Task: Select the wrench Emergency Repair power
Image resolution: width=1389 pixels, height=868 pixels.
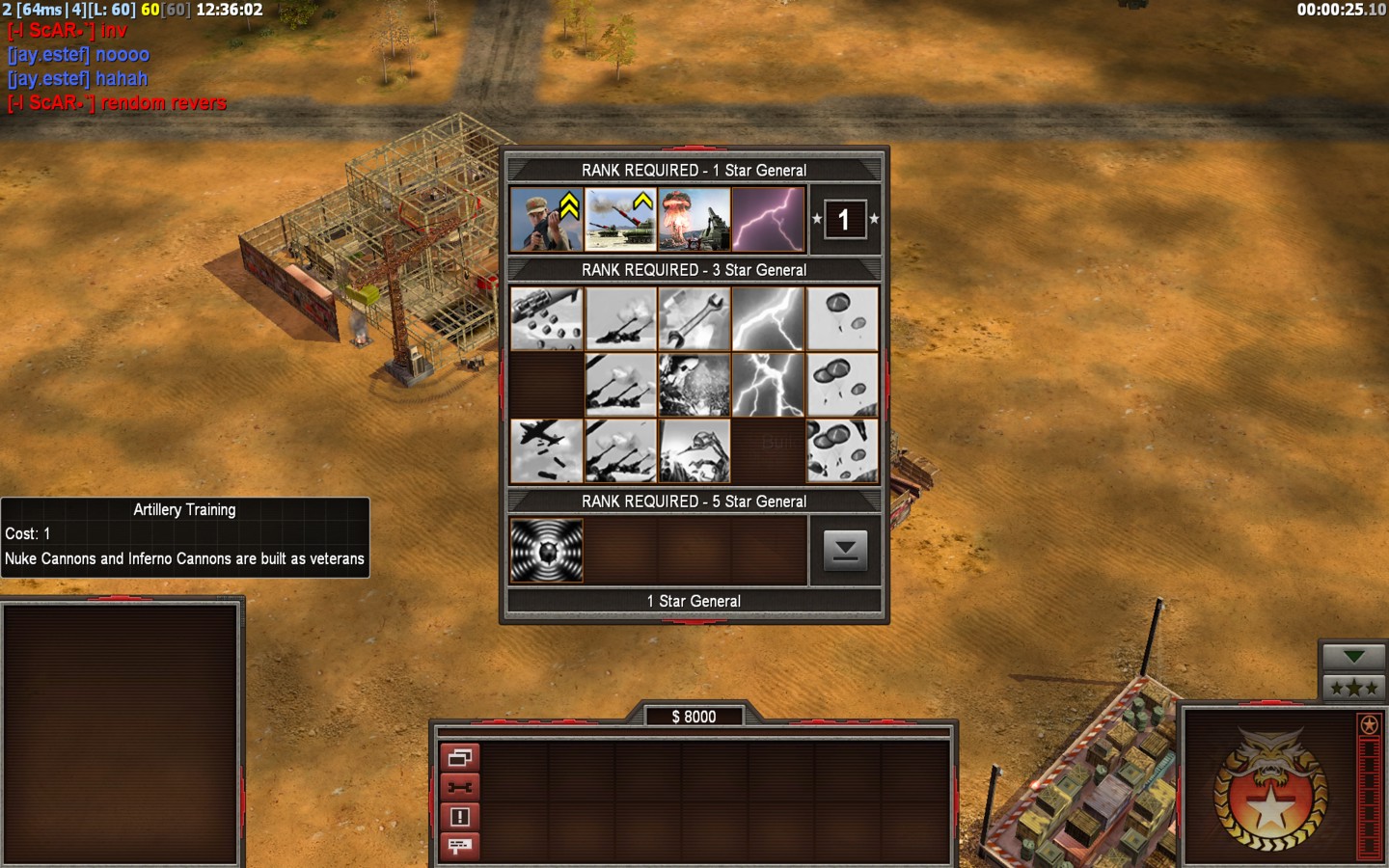Action: [x=694, y=318]
